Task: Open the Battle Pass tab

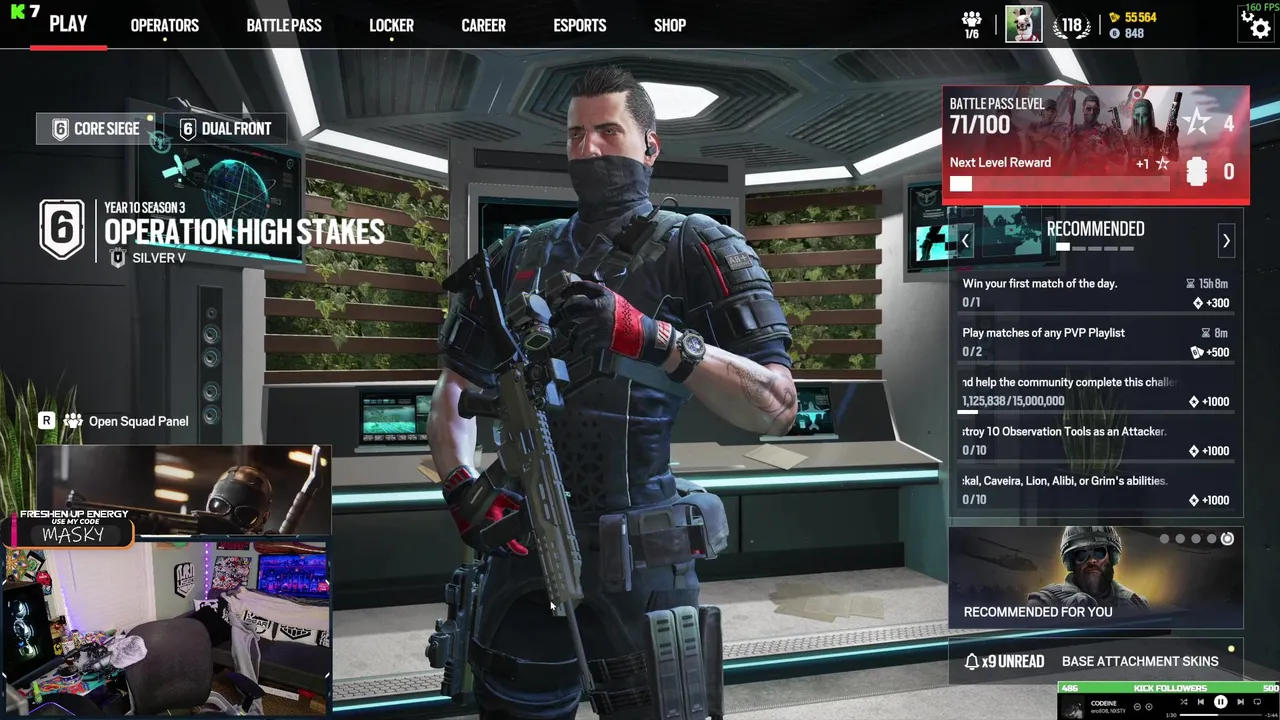Action: [284, 25]
